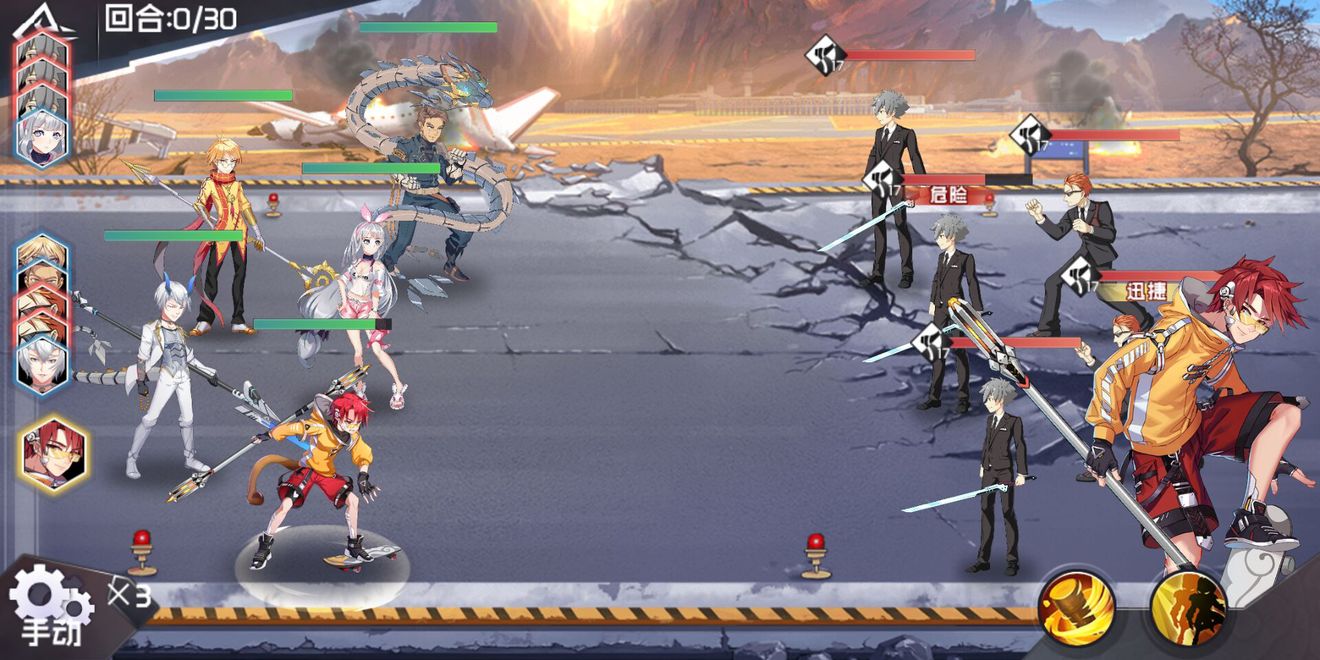Activate the golden hammer strike skill
This screenshot has height=660, width=1320.
pyautogui.click(x=1076, y=607)
